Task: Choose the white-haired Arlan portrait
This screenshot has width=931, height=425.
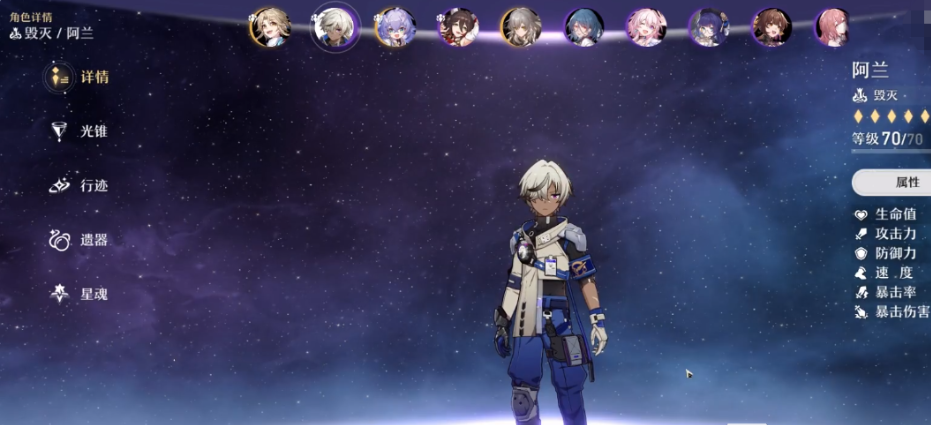Action: click(x=334, y=27)
